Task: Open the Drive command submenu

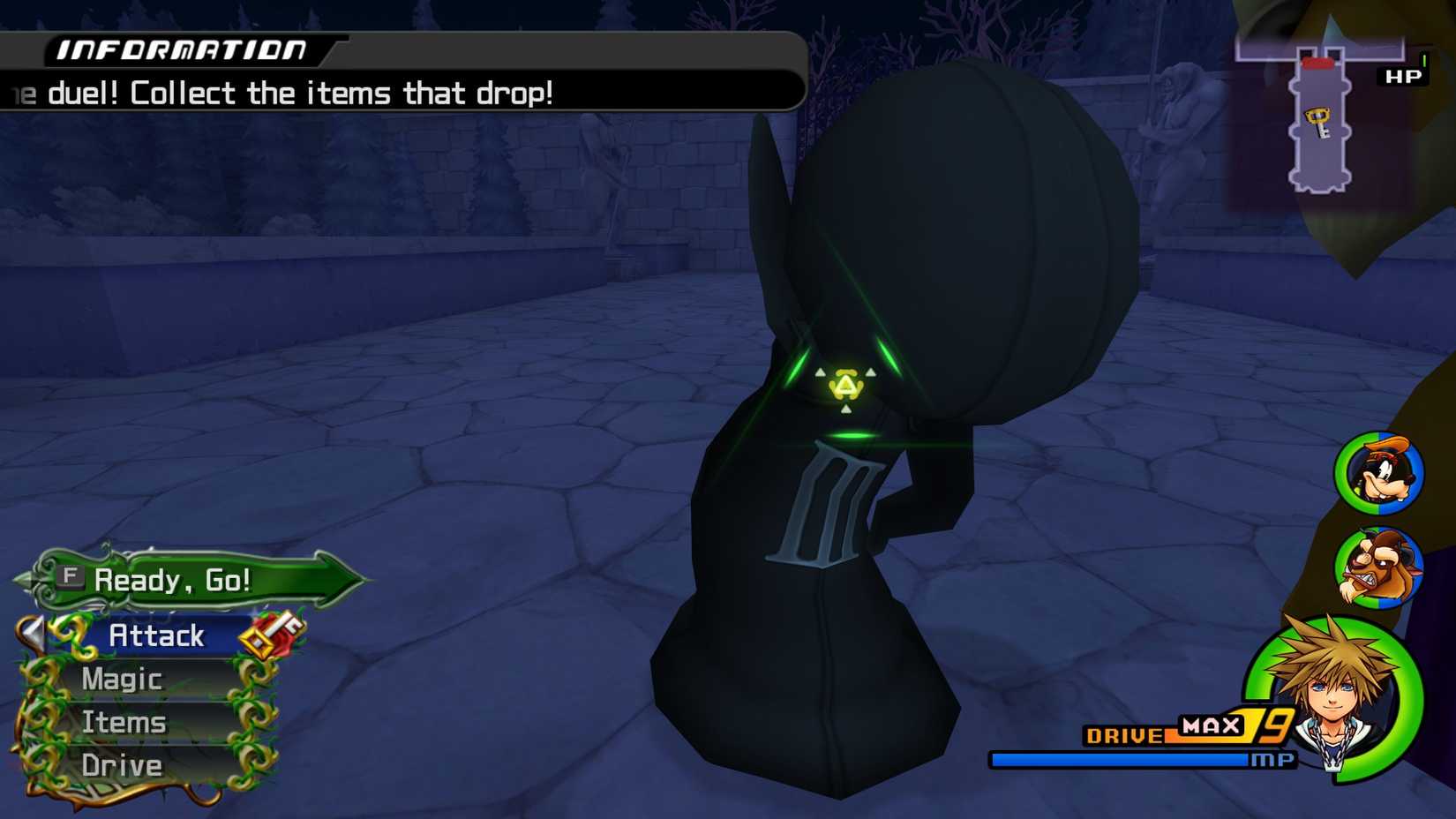Action: click(x=121, y=766)
